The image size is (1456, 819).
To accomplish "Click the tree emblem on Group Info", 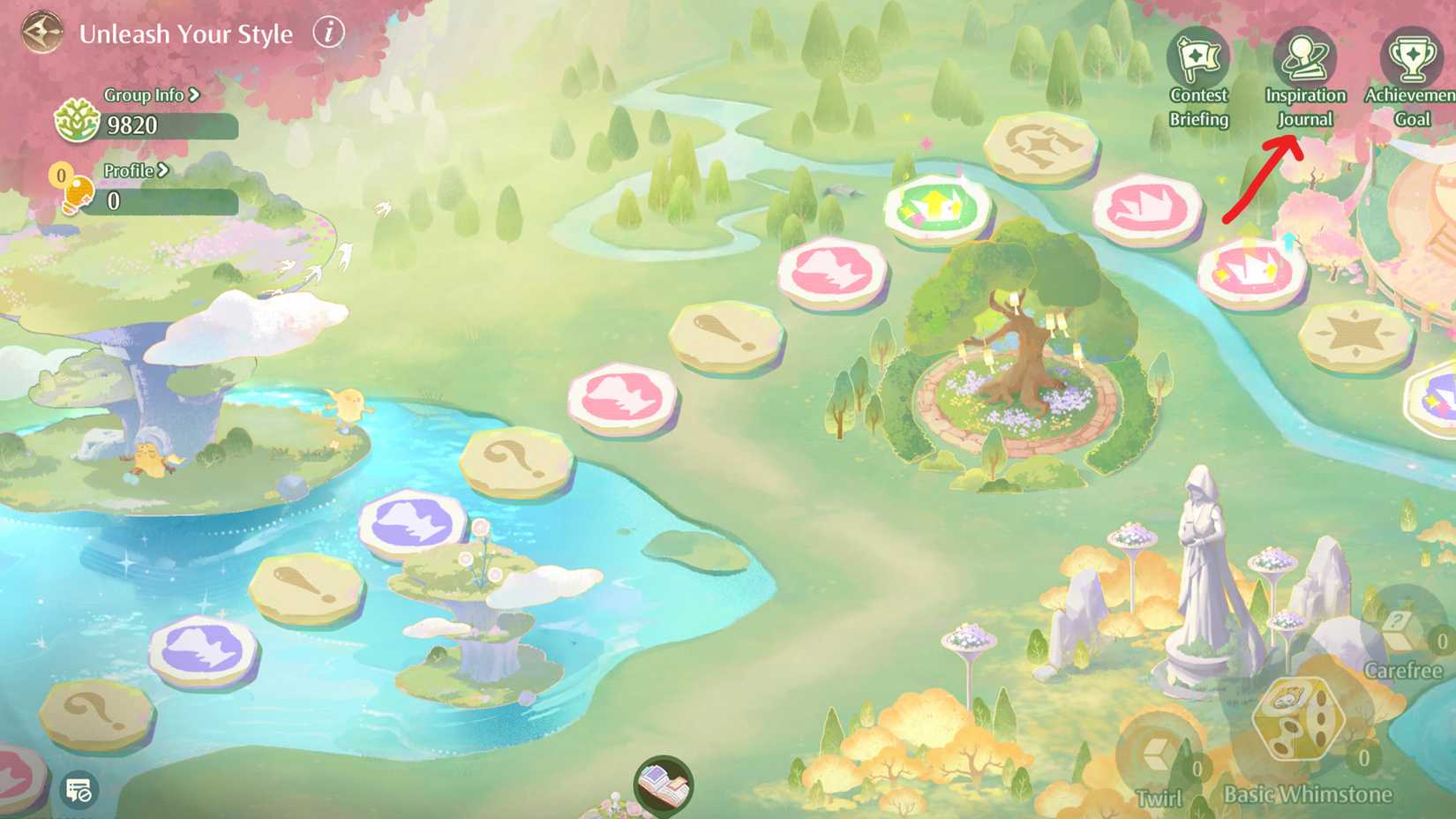I will click(x=77, y=124).
